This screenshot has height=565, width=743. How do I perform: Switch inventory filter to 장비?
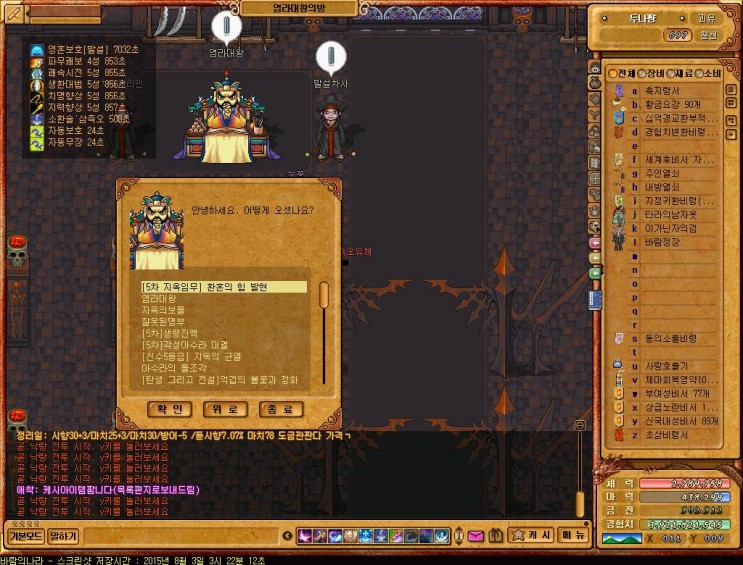[x=654, y=73]
